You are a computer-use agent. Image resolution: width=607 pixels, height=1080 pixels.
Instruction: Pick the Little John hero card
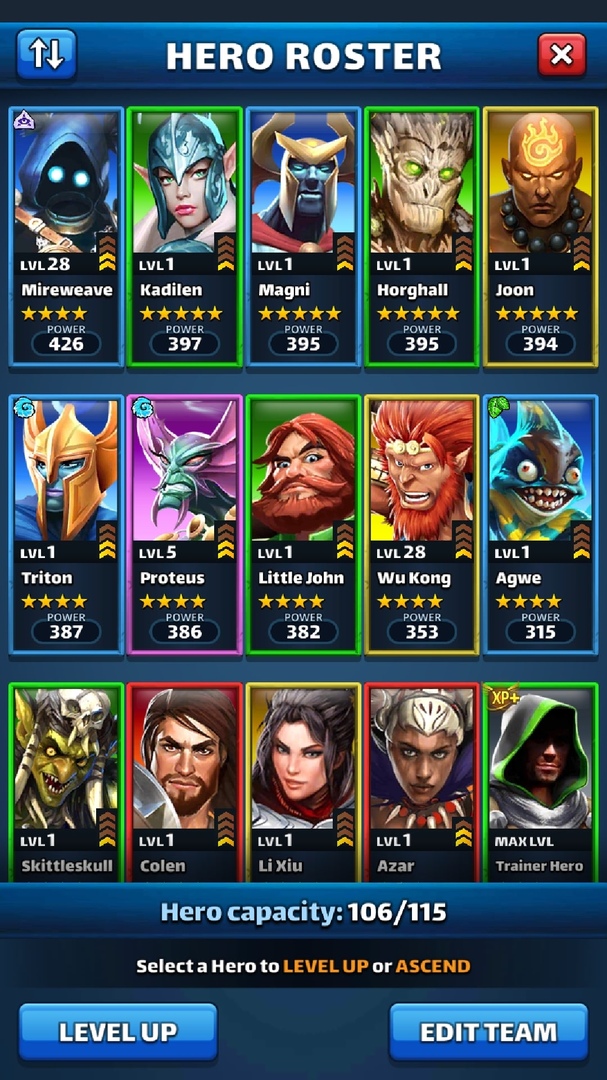point(303,524)
